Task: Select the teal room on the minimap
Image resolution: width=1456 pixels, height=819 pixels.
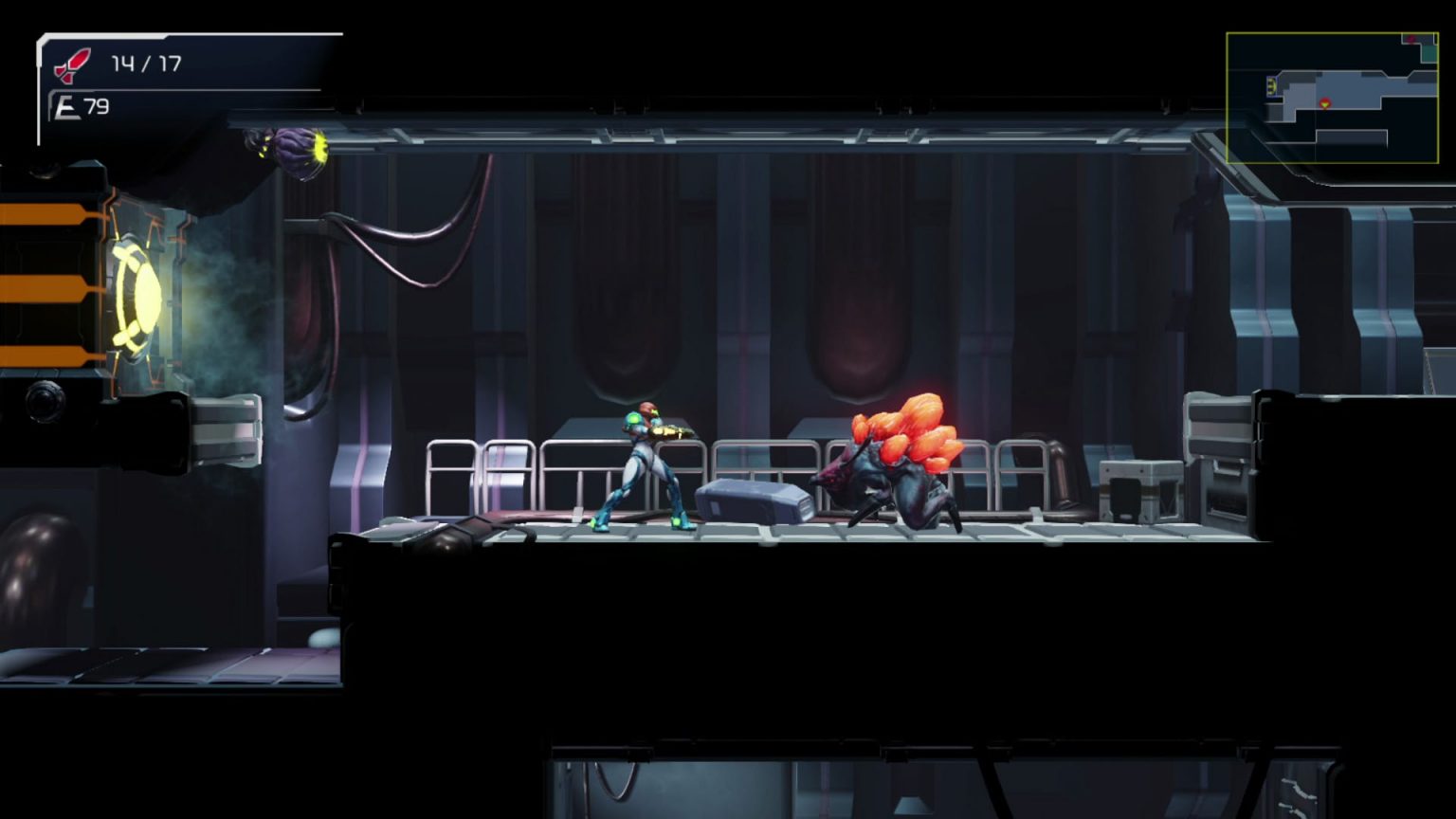Action: pos(1429,54)
